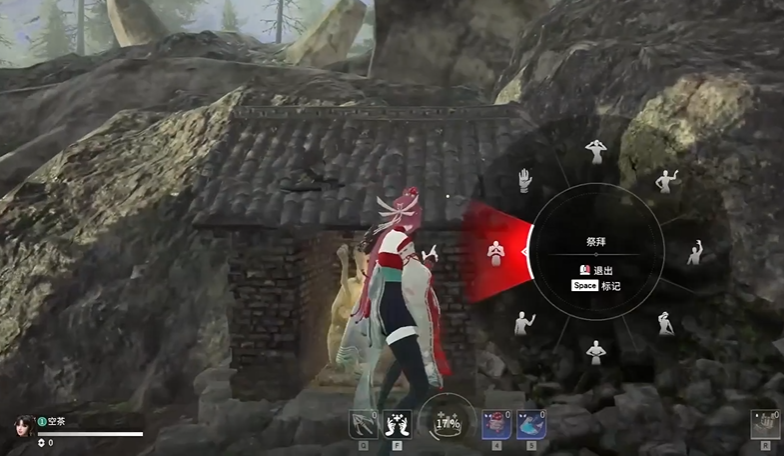Choose the raised open-hand emote

click(x=524, y=180)
